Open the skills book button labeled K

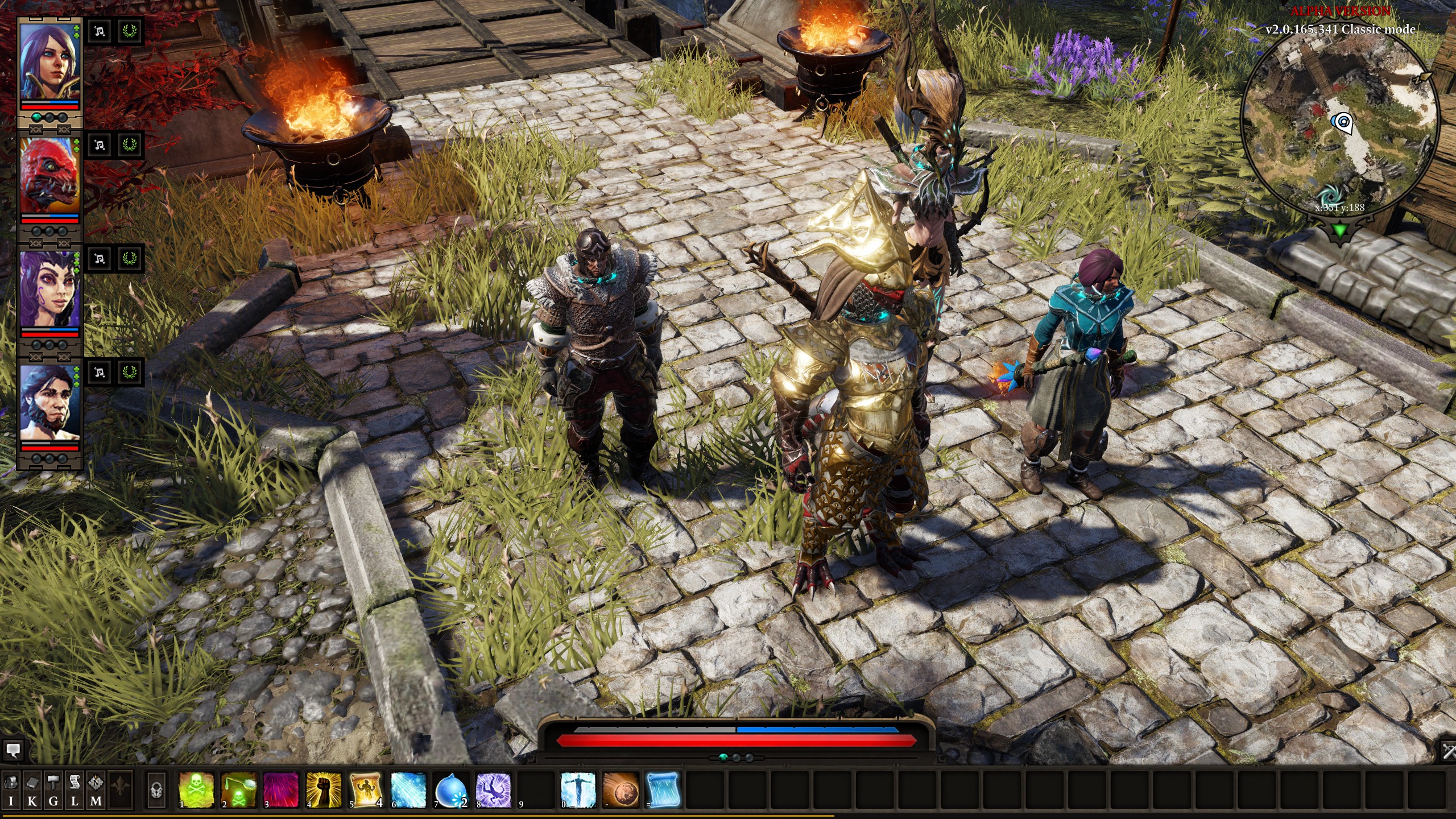click(x=32, y=789)
